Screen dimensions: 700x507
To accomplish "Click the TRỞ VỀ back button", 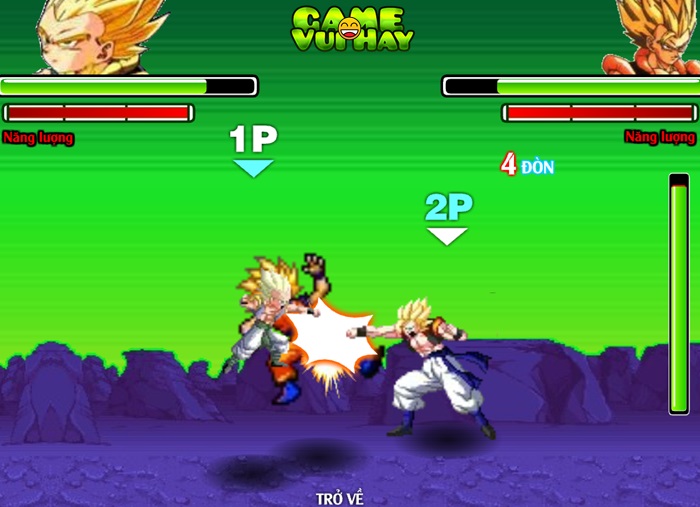I will [340, 495].
